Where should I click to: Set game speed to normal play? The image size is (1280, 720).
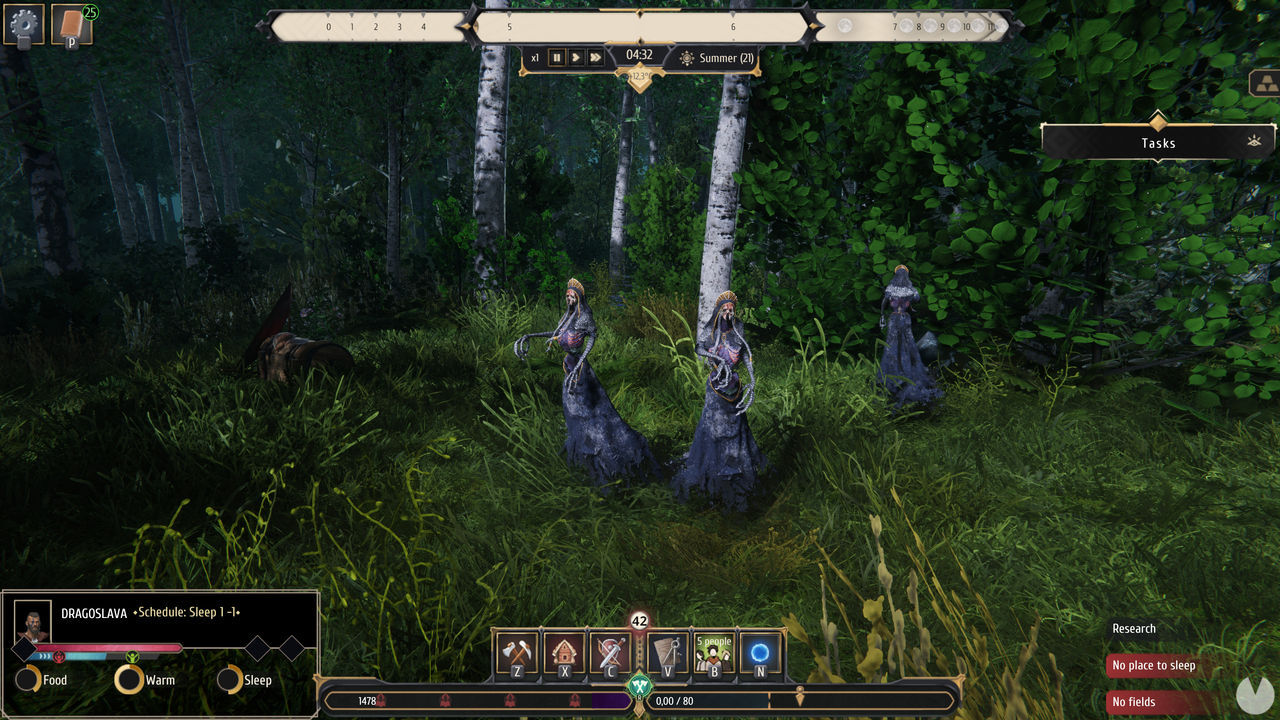pos(576,58)
